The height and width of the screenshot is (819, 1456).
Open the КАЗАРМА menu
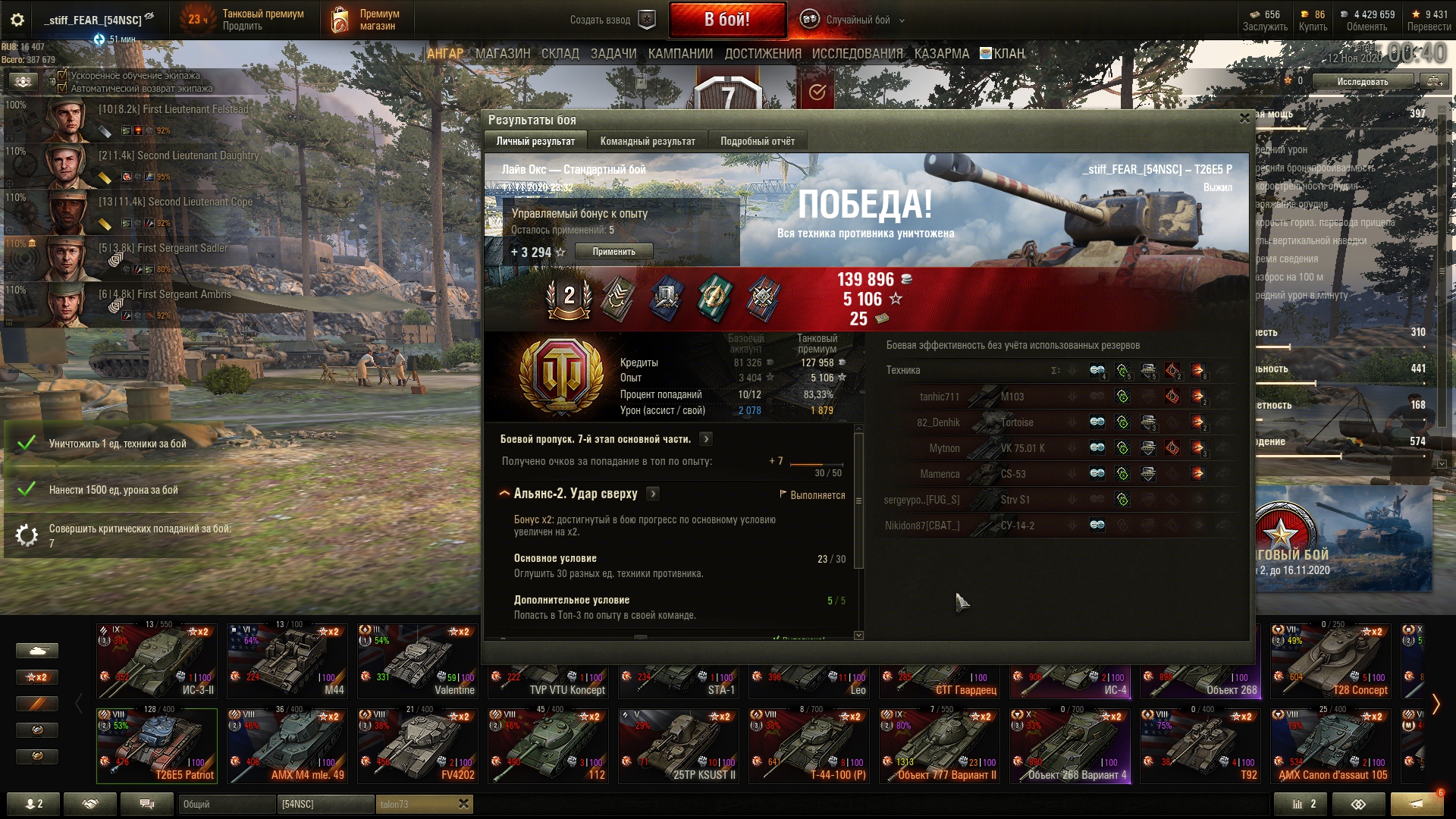click(941, 54)
